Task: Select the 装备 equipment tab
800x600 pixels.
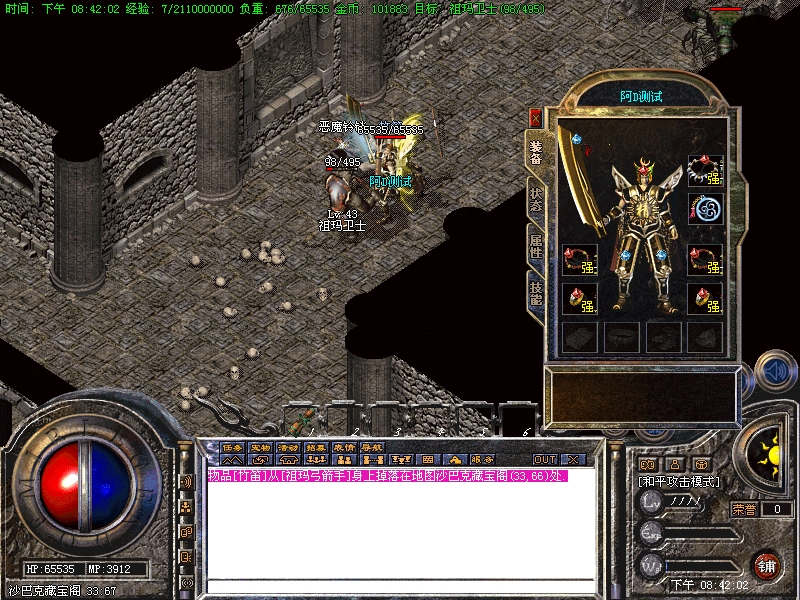Action: tap(536, 148)
